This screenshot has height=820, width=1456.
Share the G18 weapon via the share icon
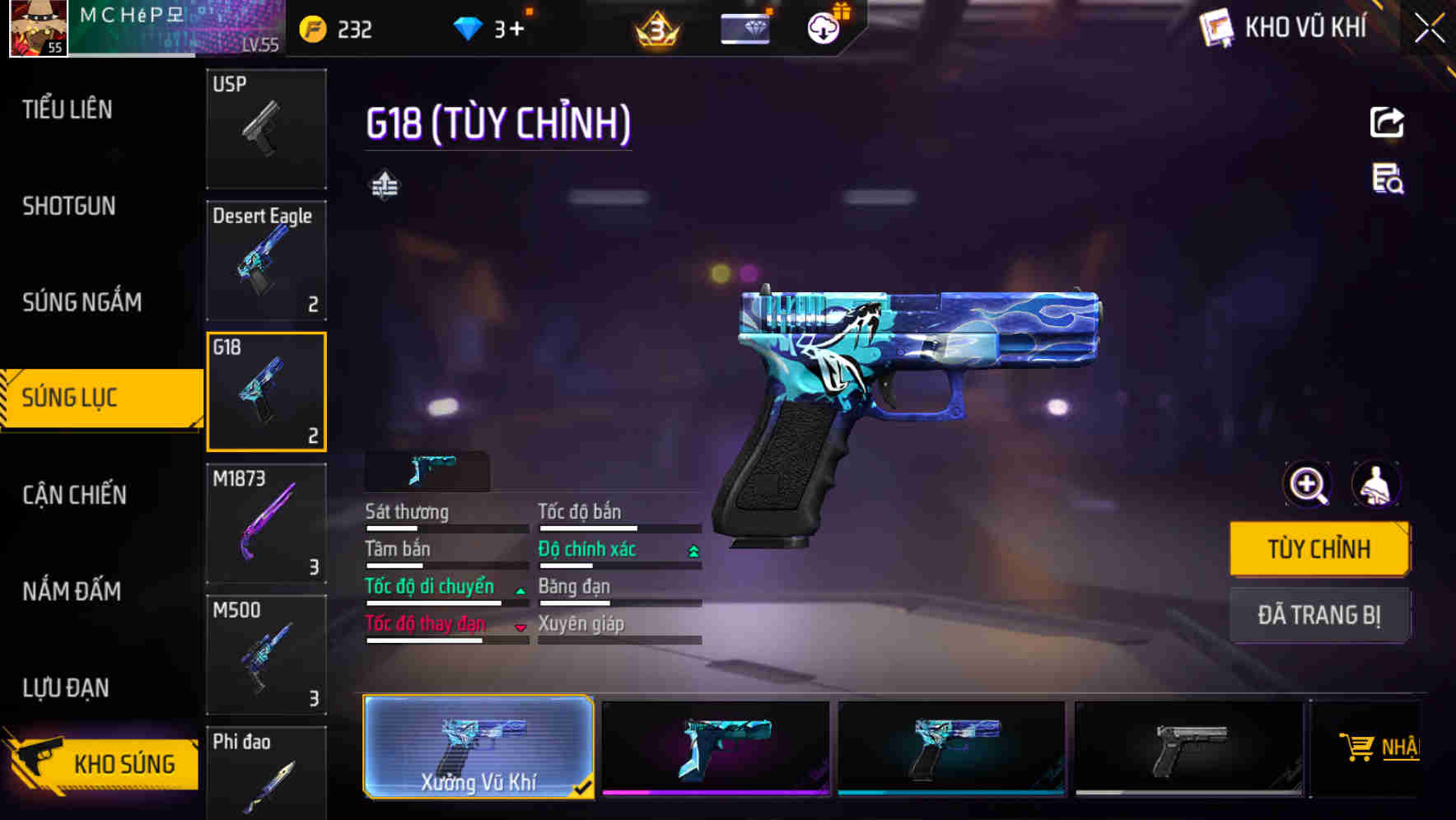click(x=1387, y=122)
